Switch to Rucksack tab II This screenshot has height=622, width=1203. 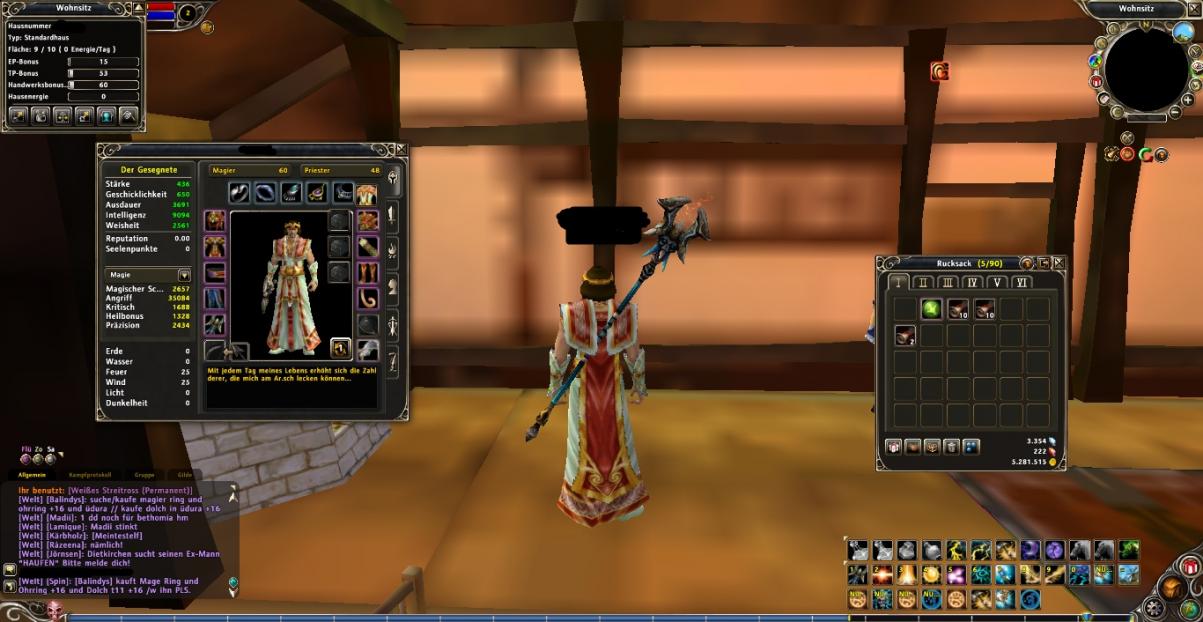923,283
